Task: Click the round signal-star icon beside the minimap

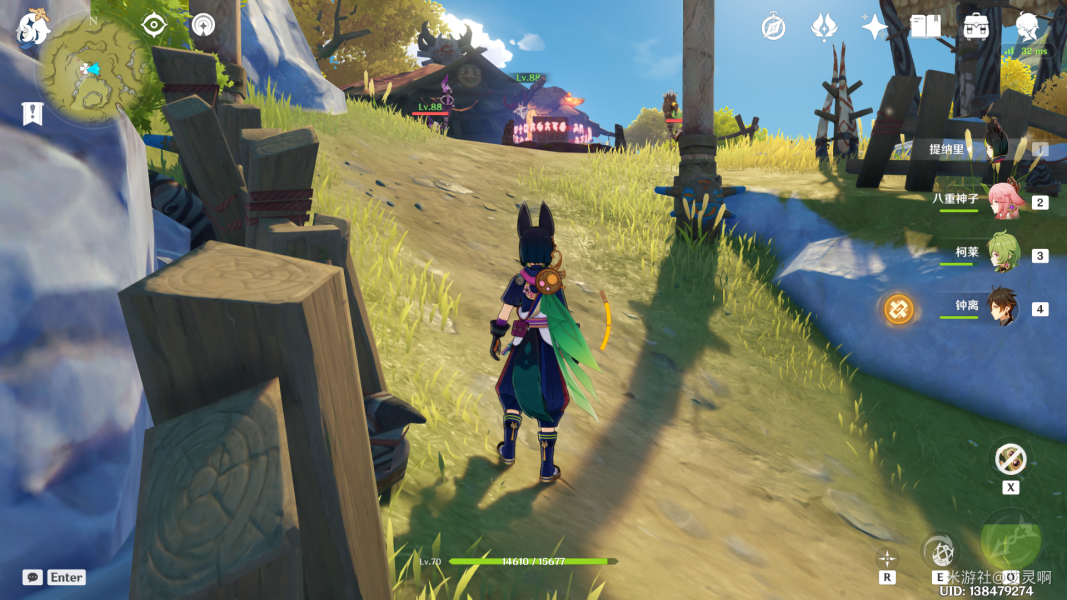Action: coord(203,25)
